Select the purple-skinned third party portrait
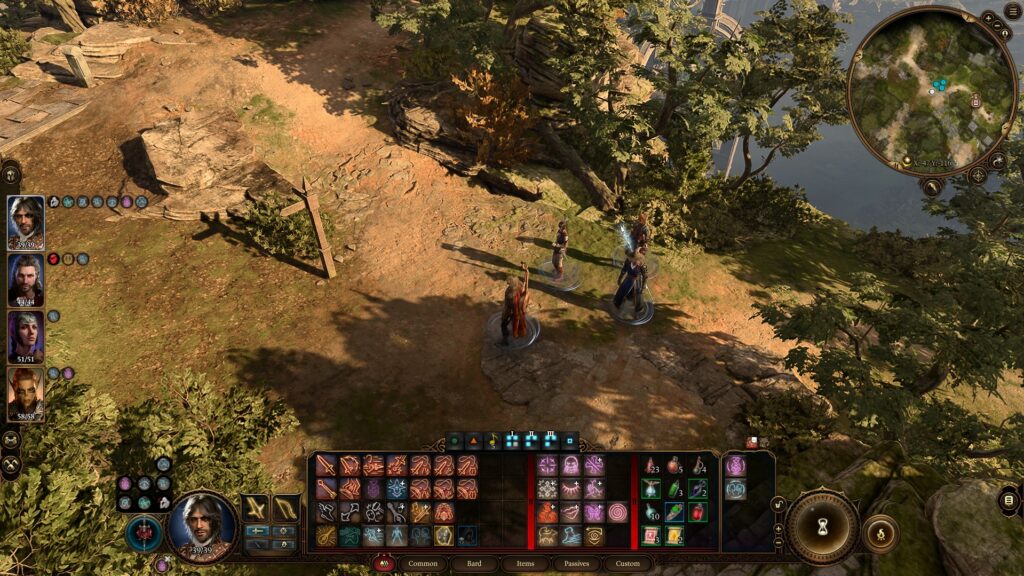The width and height of the screenshot is (1024, 576). coord(26,337)
